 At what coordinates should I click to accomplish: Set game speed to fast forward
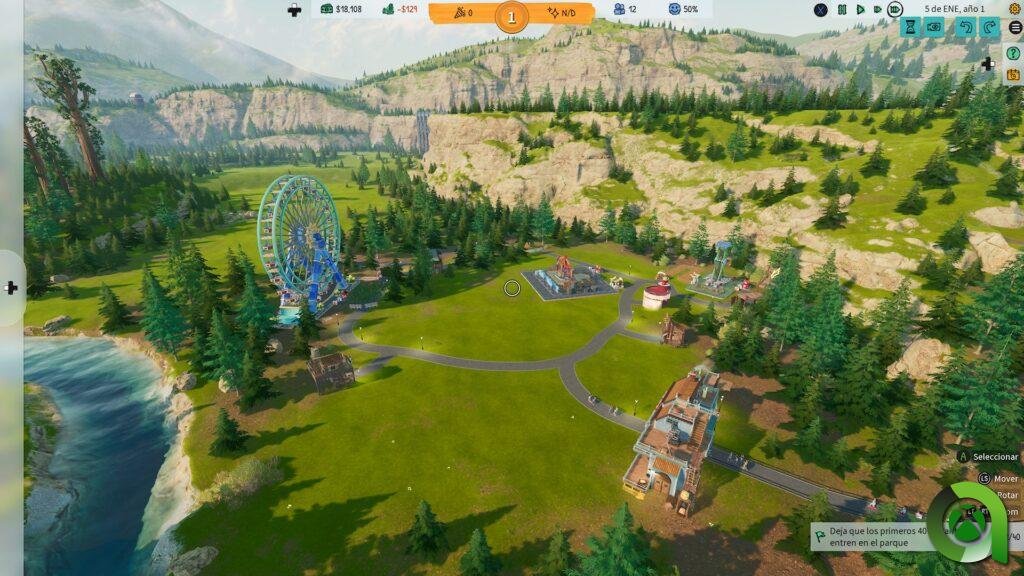coord(876,10)
